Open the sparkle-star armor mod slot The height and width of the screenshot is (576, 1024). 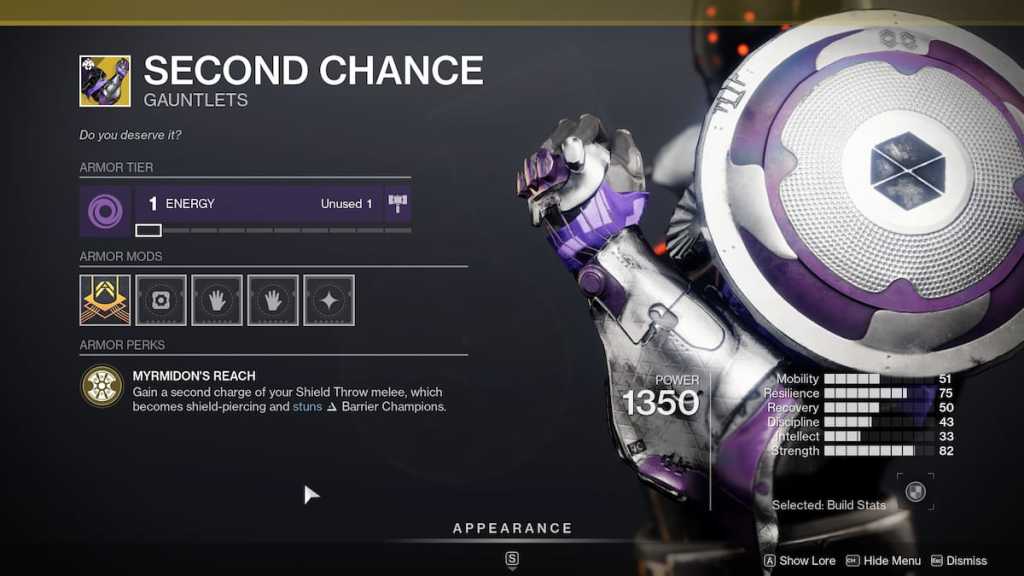(x=329, y=300)
